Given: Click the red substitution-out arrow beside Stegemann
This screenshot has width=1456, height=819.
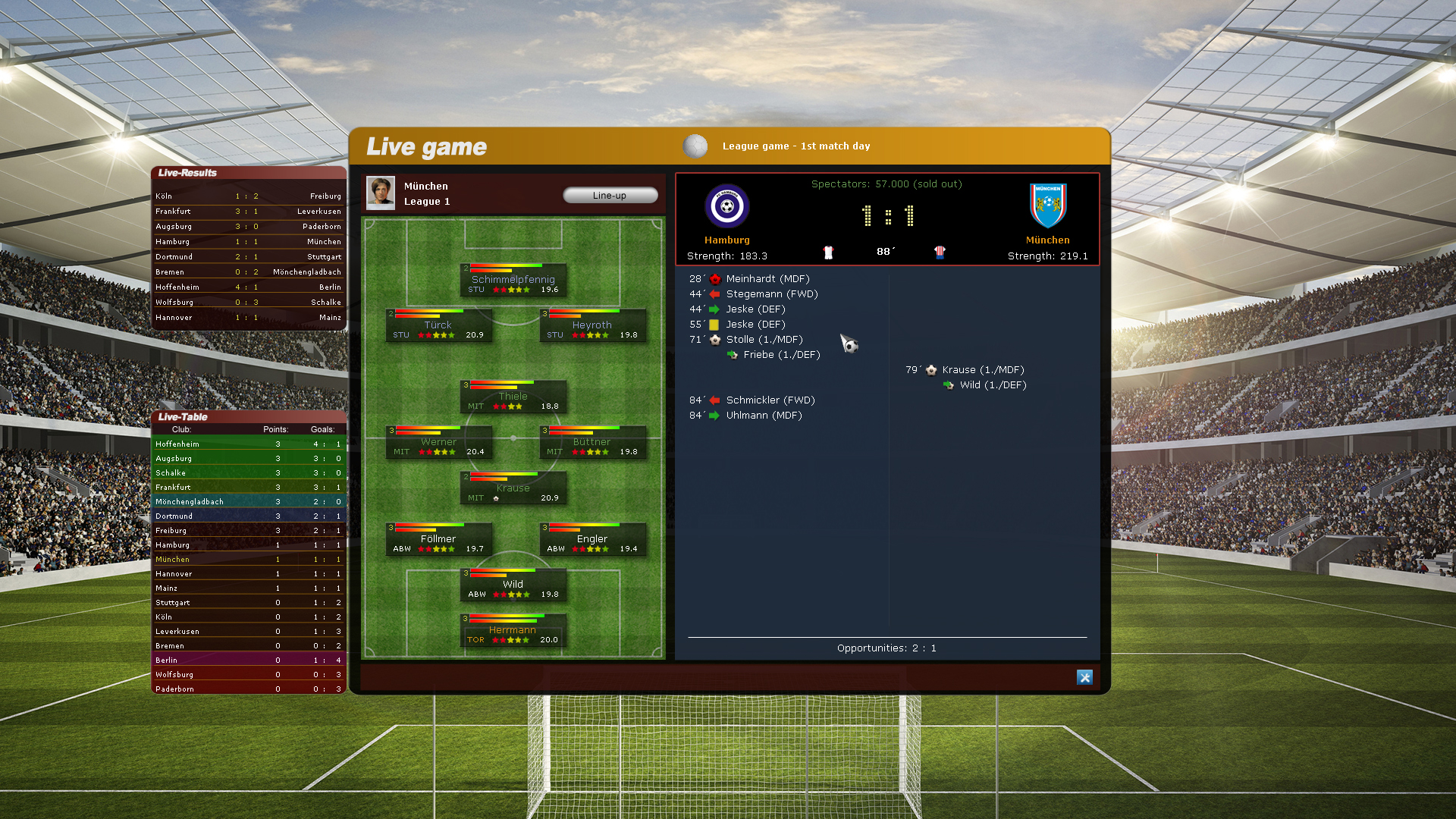Looking at the screenshot, I should coord(714,293).
